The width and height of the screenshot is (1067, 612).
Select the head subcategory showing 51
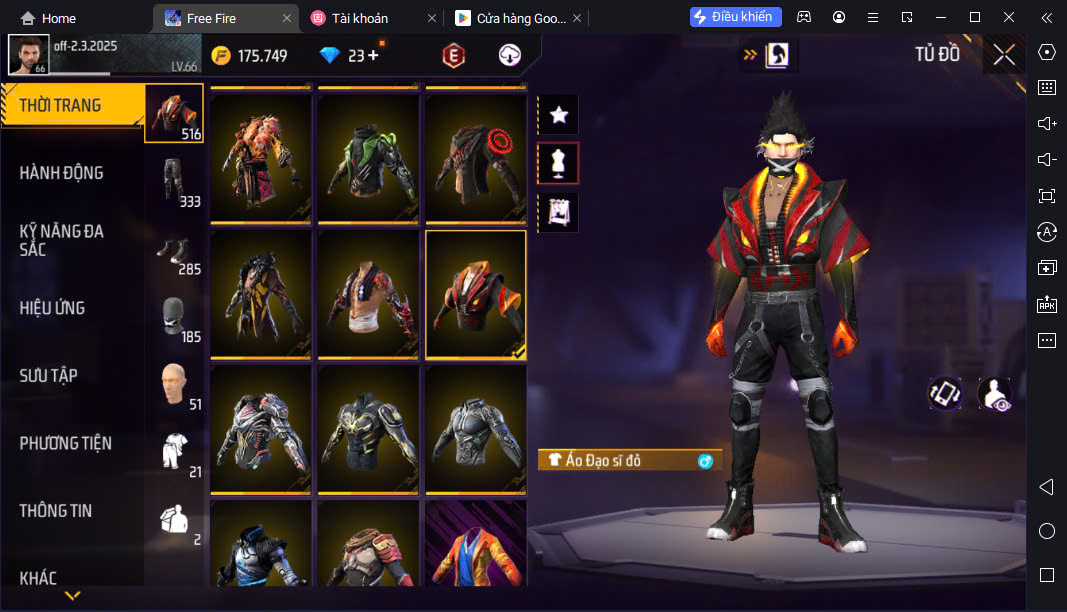175,384
